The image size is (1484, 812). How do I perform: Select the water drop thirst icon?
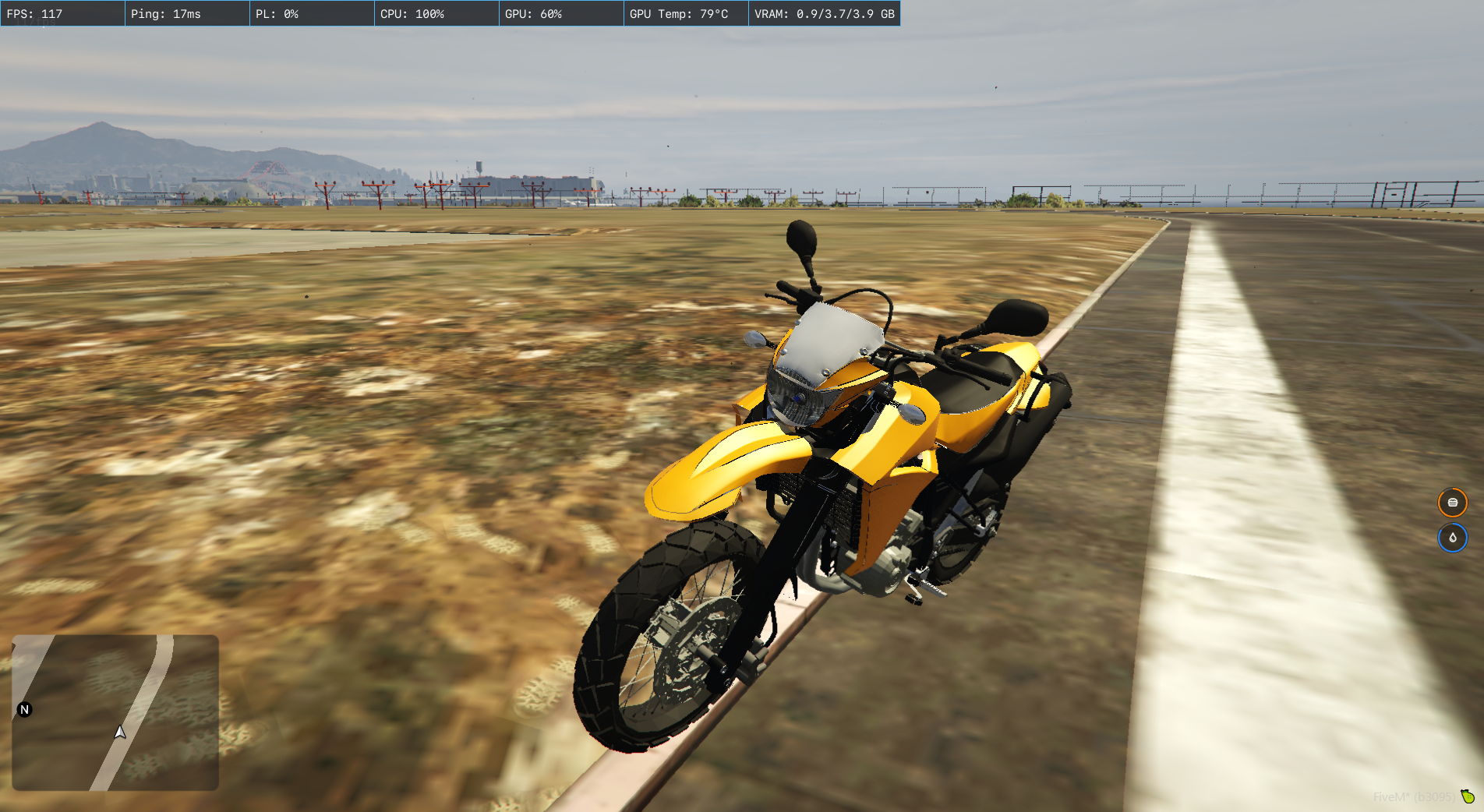pos(1452,538)
